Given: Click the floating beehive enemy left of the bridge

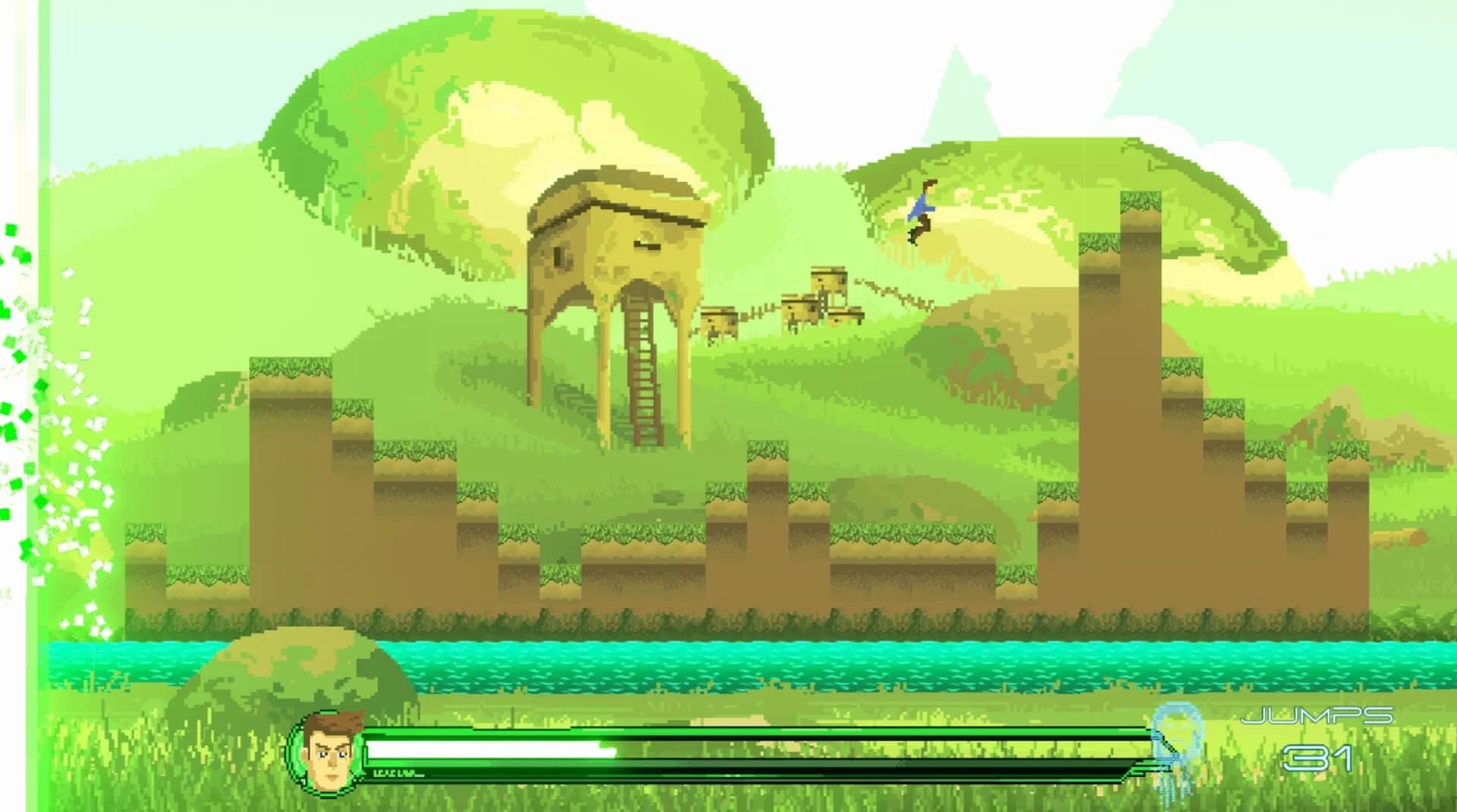Looking at the screenshot, I should (x=718, y=319).
